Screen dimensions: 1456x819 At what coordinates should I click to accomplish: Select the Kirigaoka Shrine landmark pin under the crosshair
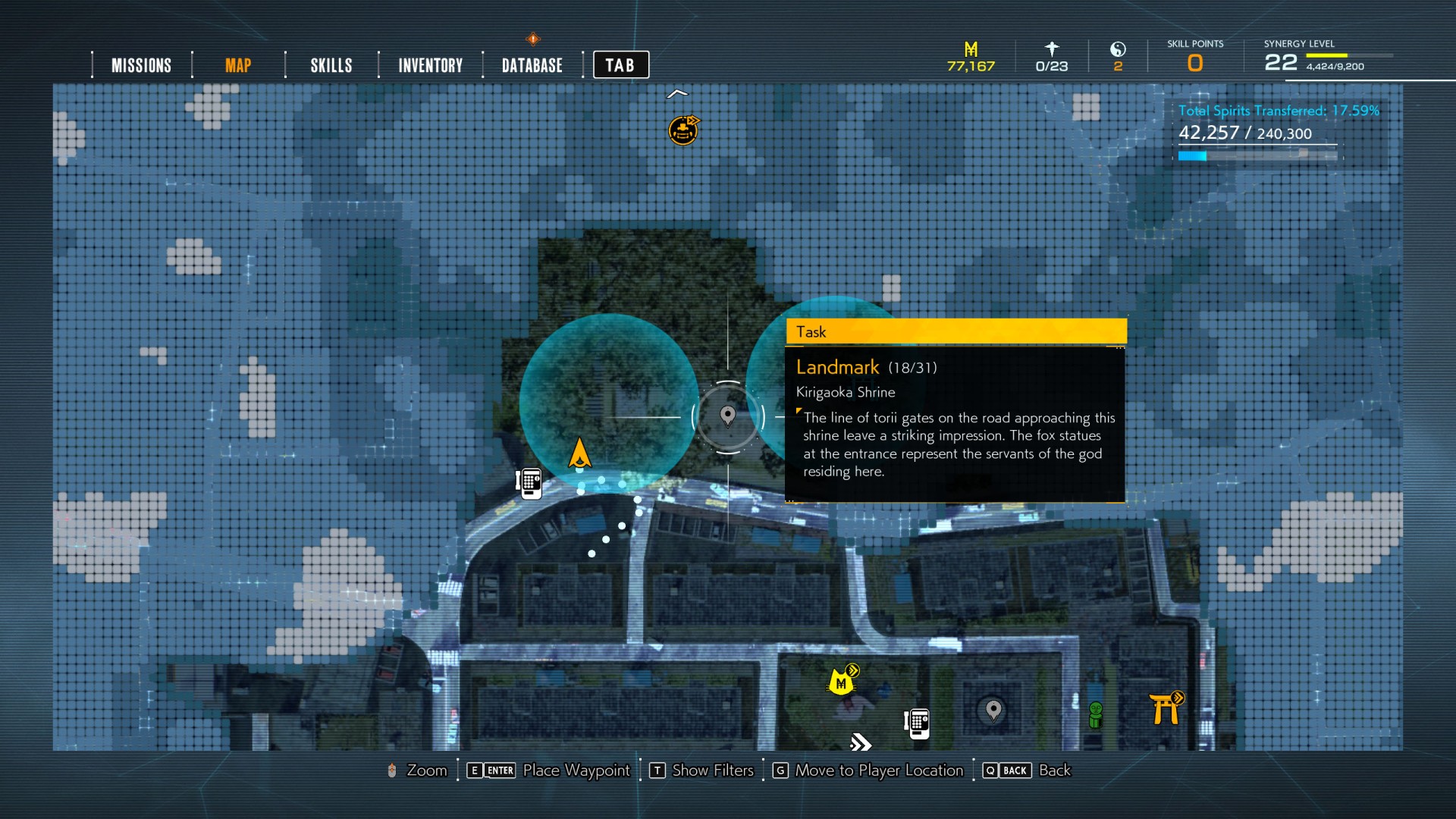(728, 416)
